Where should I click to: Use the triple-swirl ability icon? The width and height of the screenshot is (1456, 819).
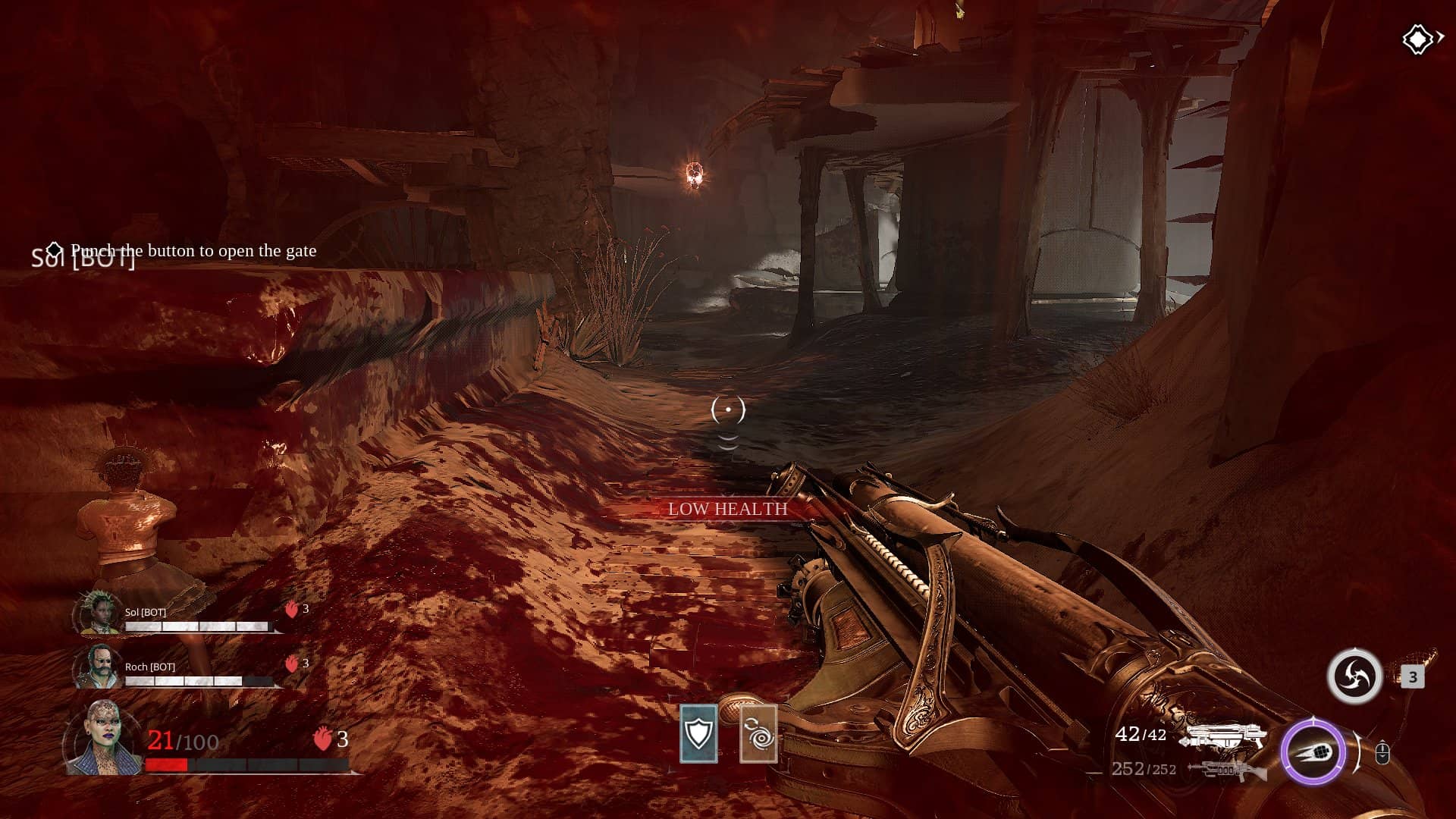(x=1354, y=676)
